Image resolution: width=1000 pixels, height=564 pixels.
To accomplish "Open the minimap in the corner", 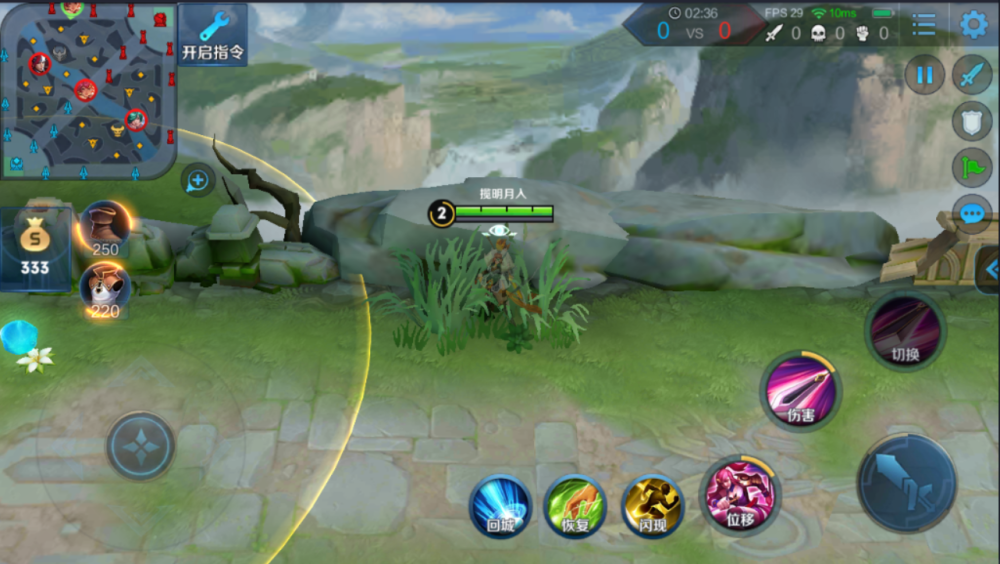I will [88, 88].
